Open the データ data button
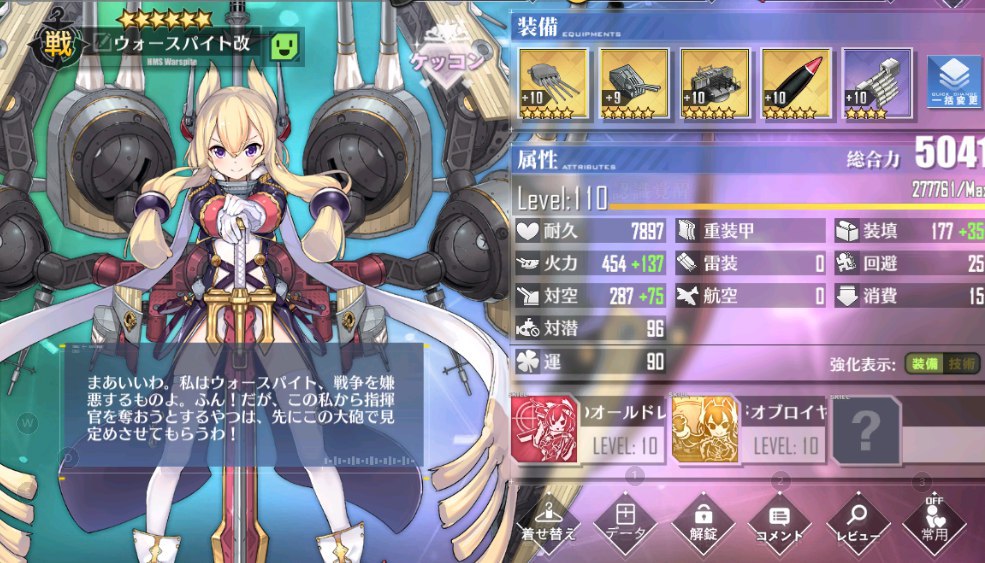The image size is (985, 563). 626,522
